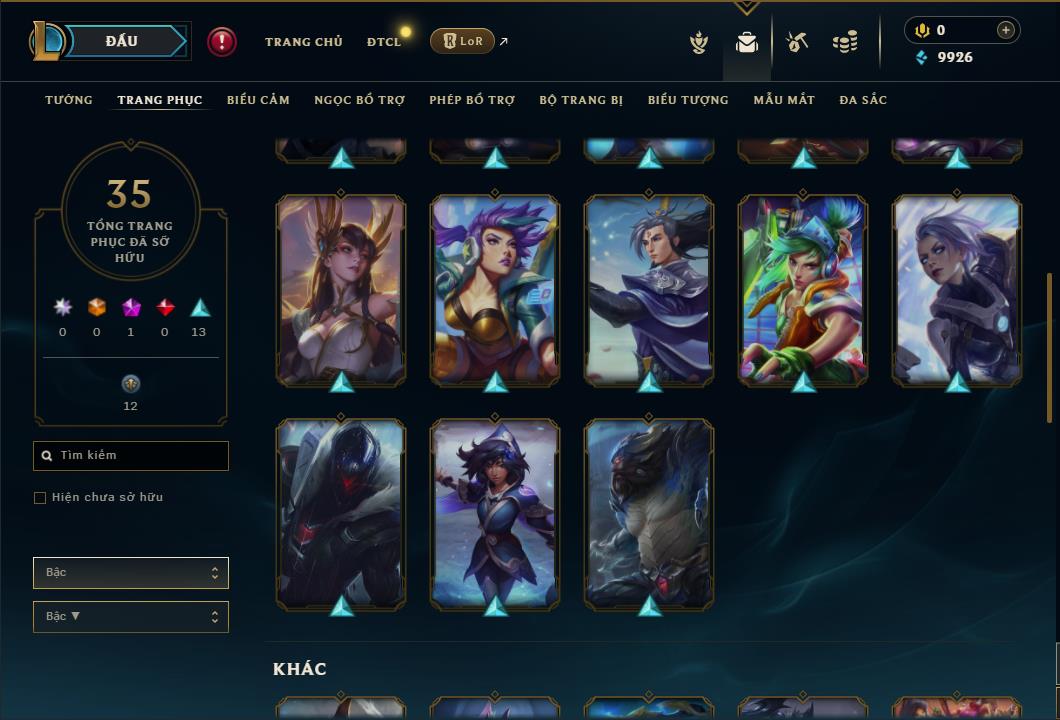Go to TRANG CHỦ home page
The image size is (1060, 720).
tap(303, 42)
